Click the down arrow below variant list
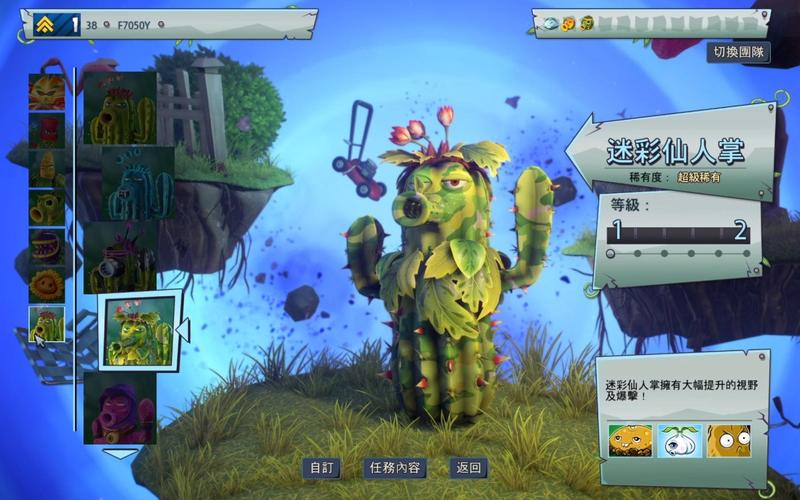800x500 pixels. (121, 453)
